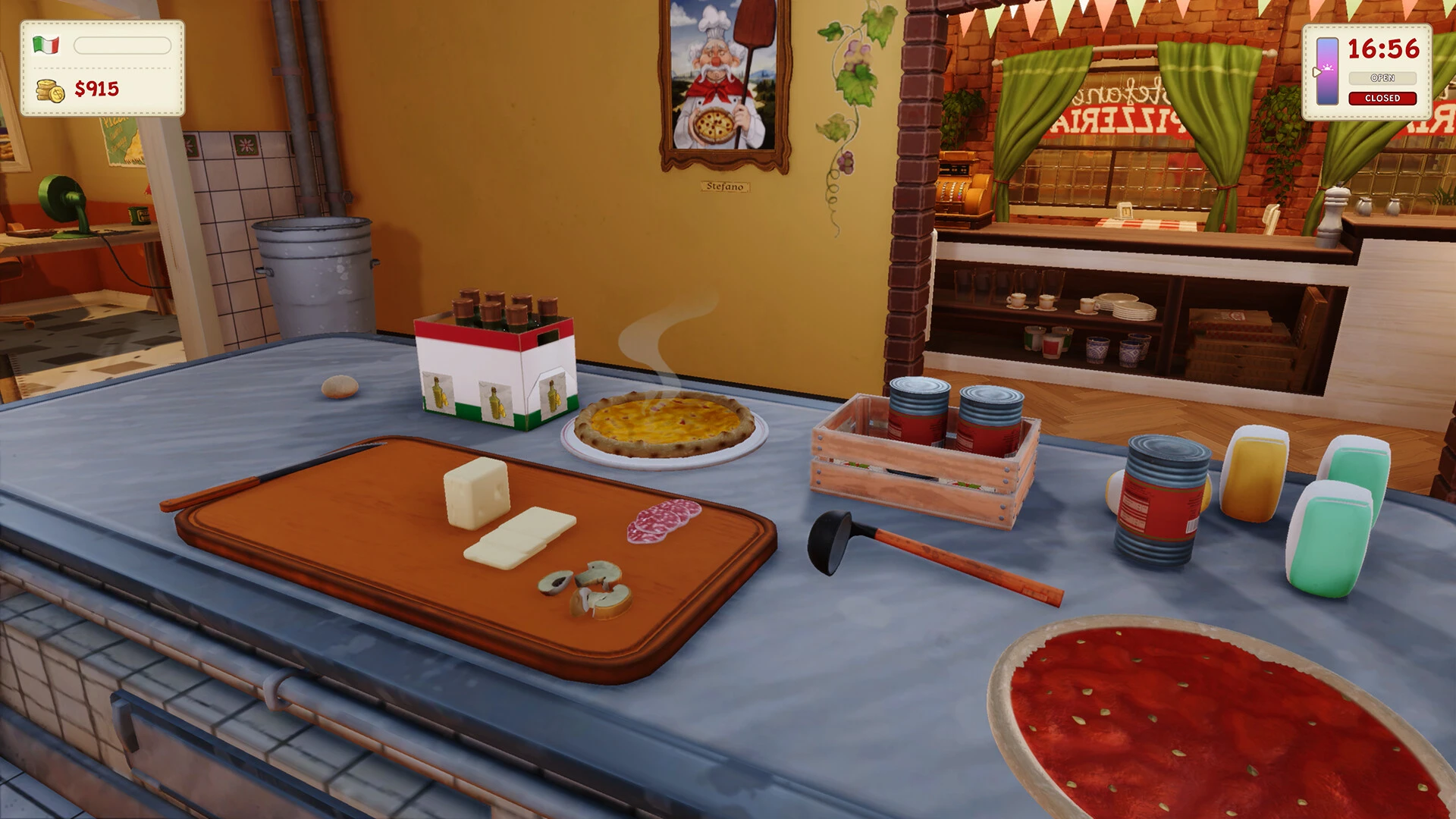1456x819 pixels.
Task: Expand the day-night time progress marker
Action: [x=1317, y=74]
